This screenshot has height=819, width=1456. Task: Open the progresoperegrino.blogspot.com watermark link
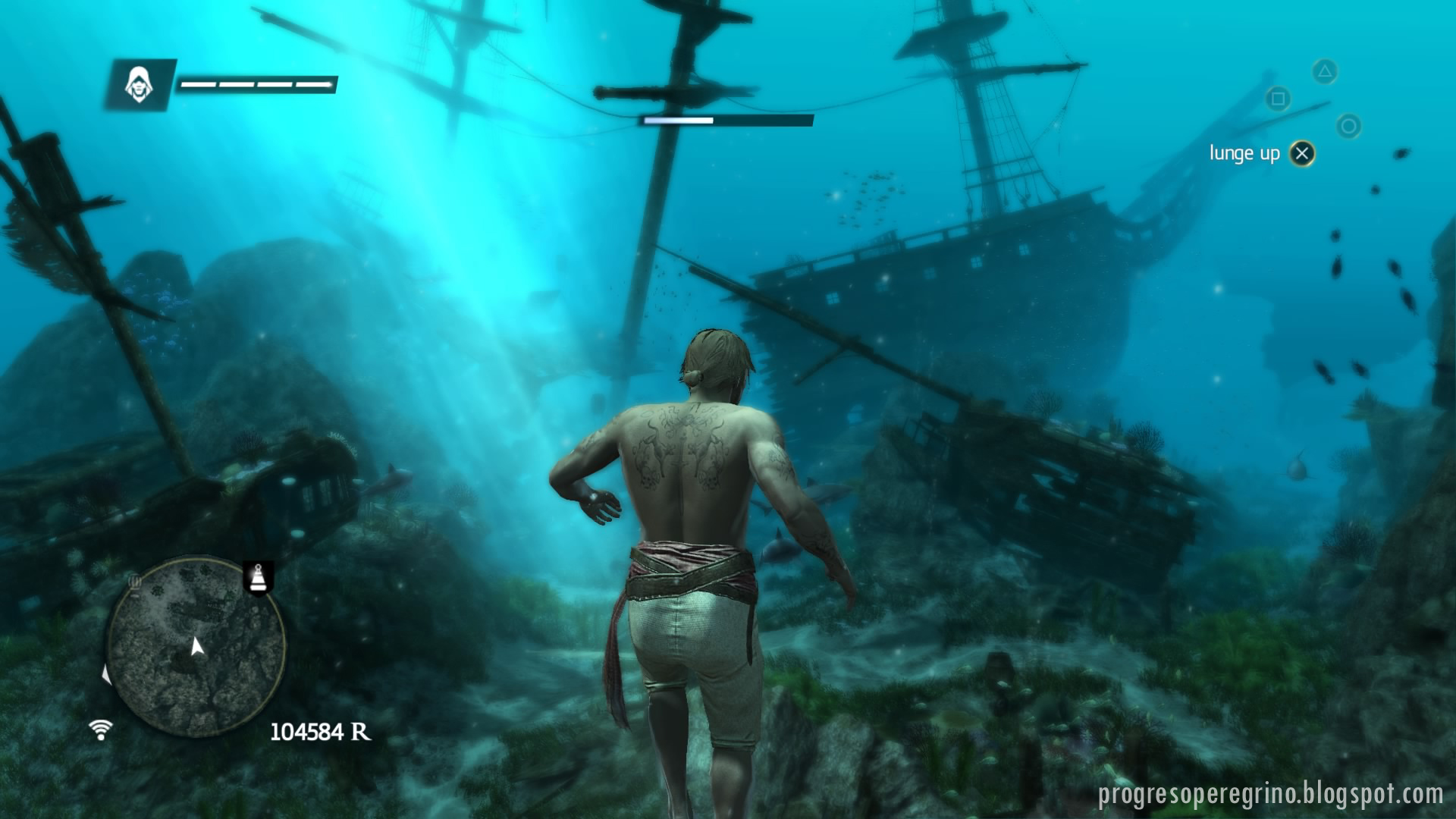pos(1270,794)
